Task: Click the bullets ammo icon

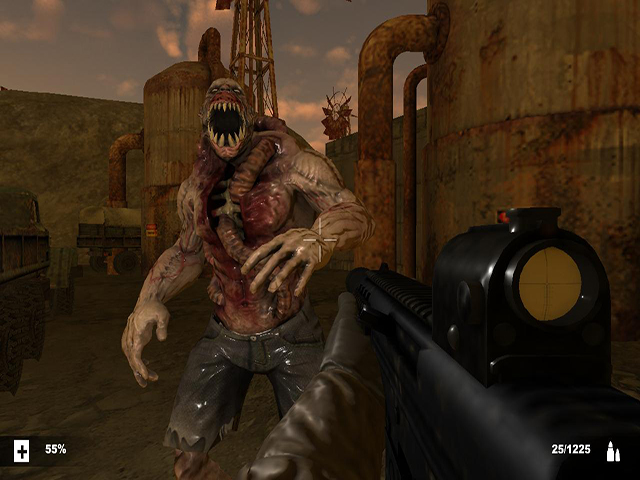Action: pos(612,452)
